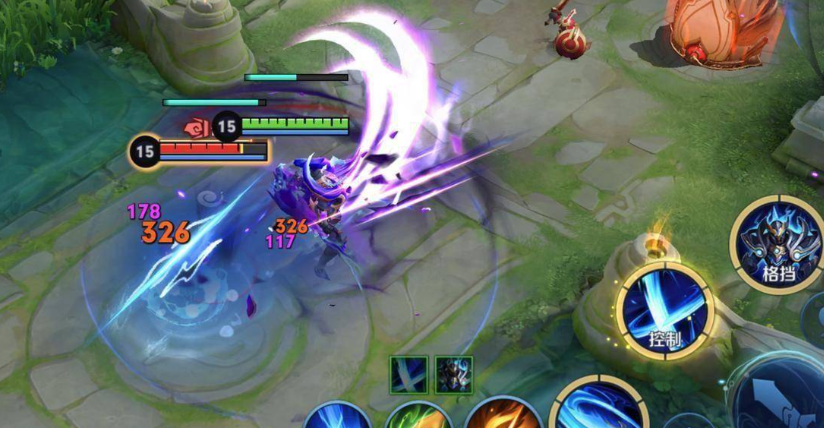Screen dimensions: 824x428
Task: Trigger the orange flame ability icon
Action: [x=503, y=415]
